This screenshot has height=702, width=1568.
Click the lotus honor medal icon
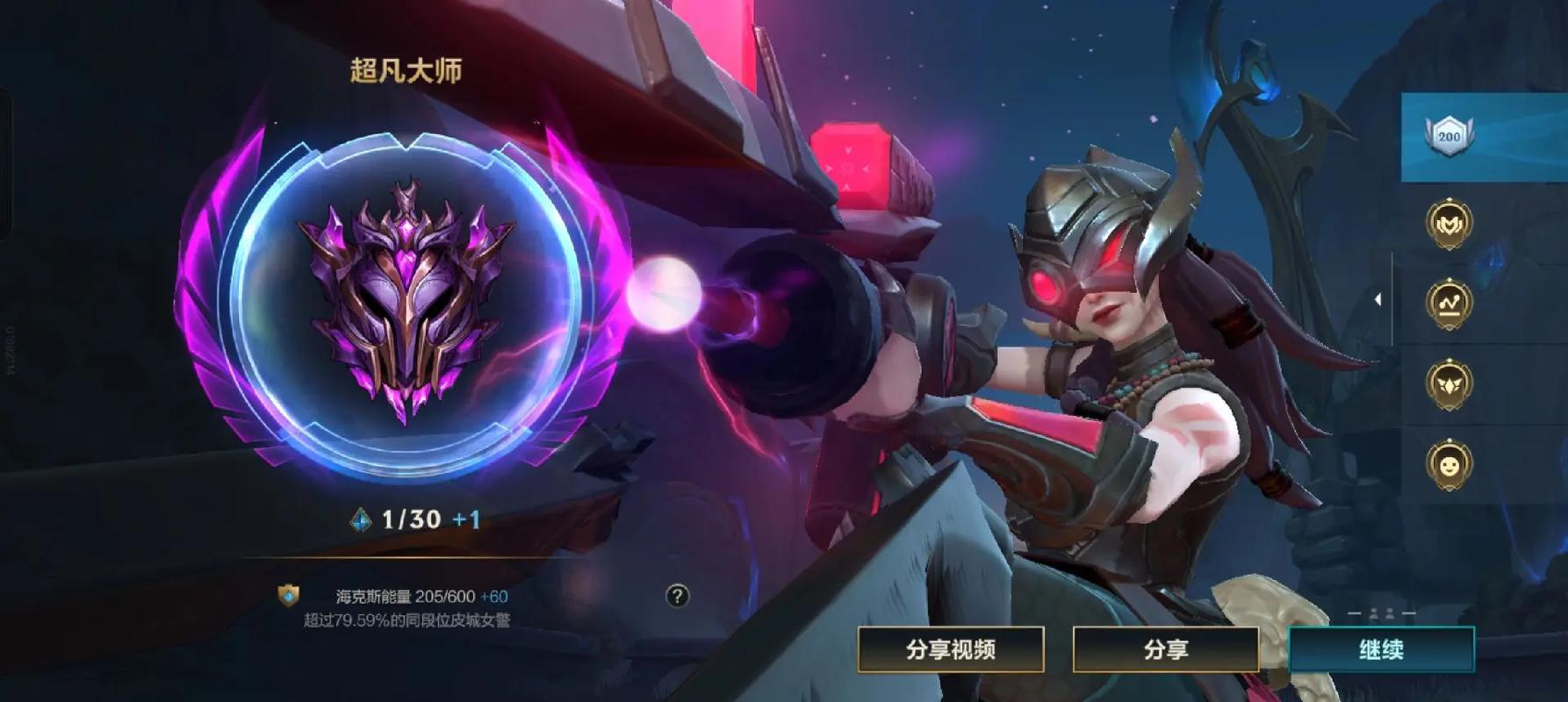1450,383
